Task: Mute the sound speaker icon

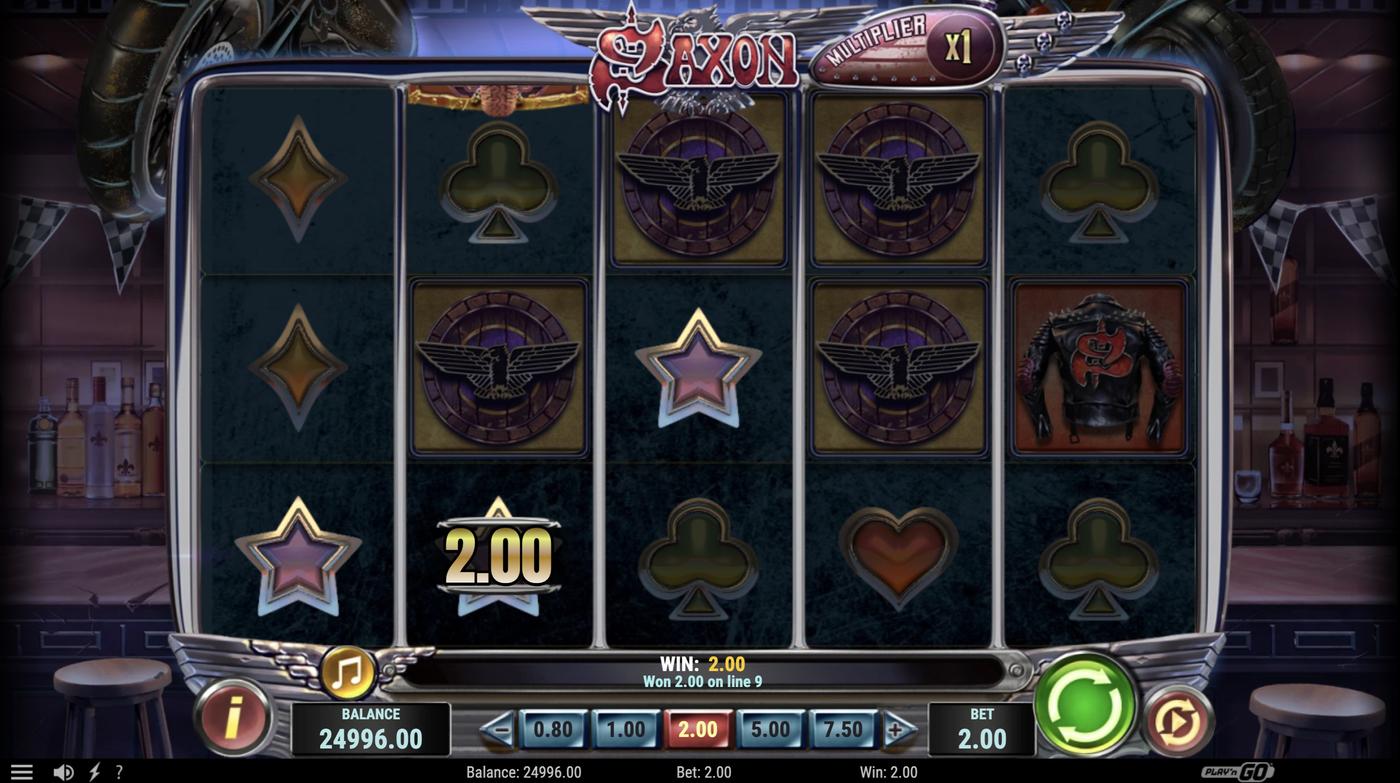Action: point(62,770)
